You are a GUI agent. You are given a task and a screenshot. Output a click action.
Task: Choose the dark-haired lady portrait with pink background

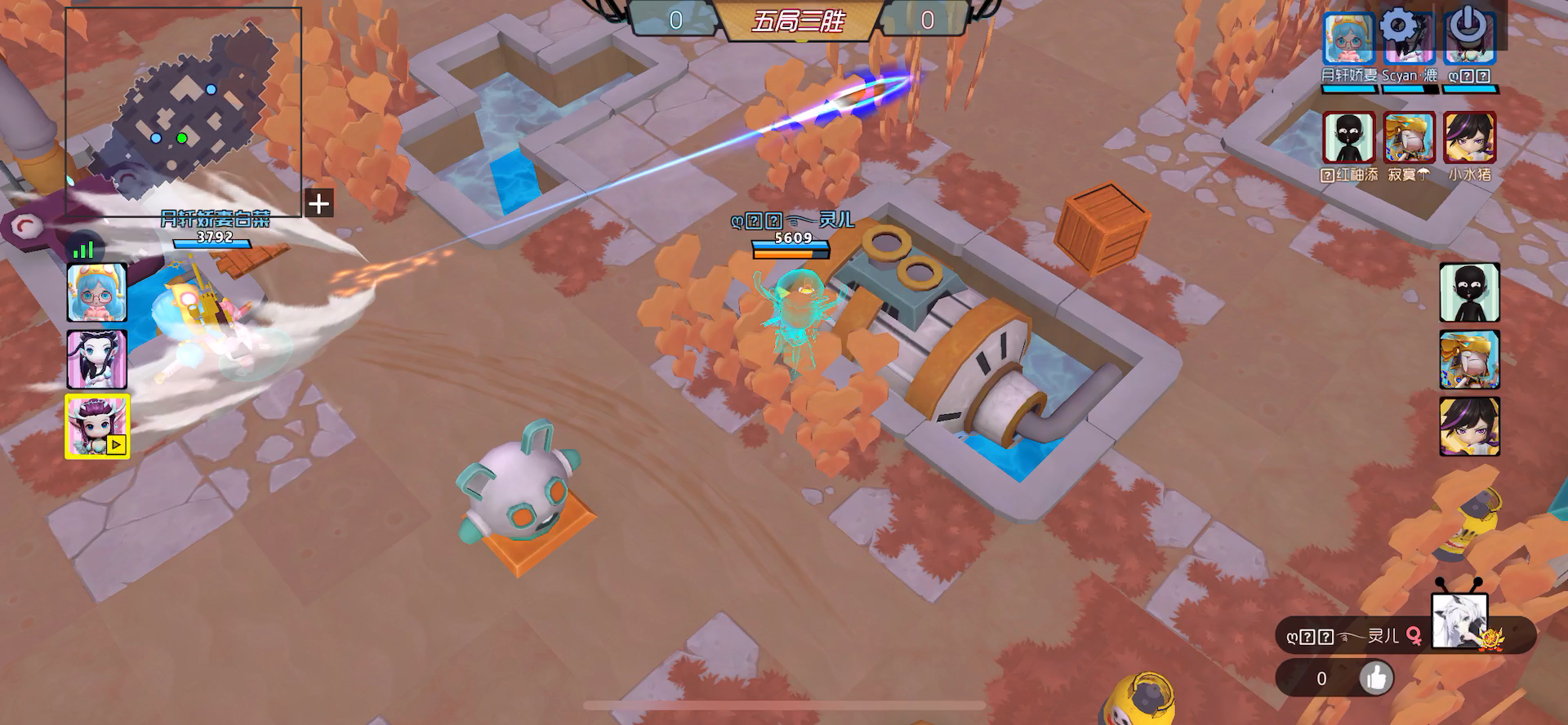tap(97, 359)
